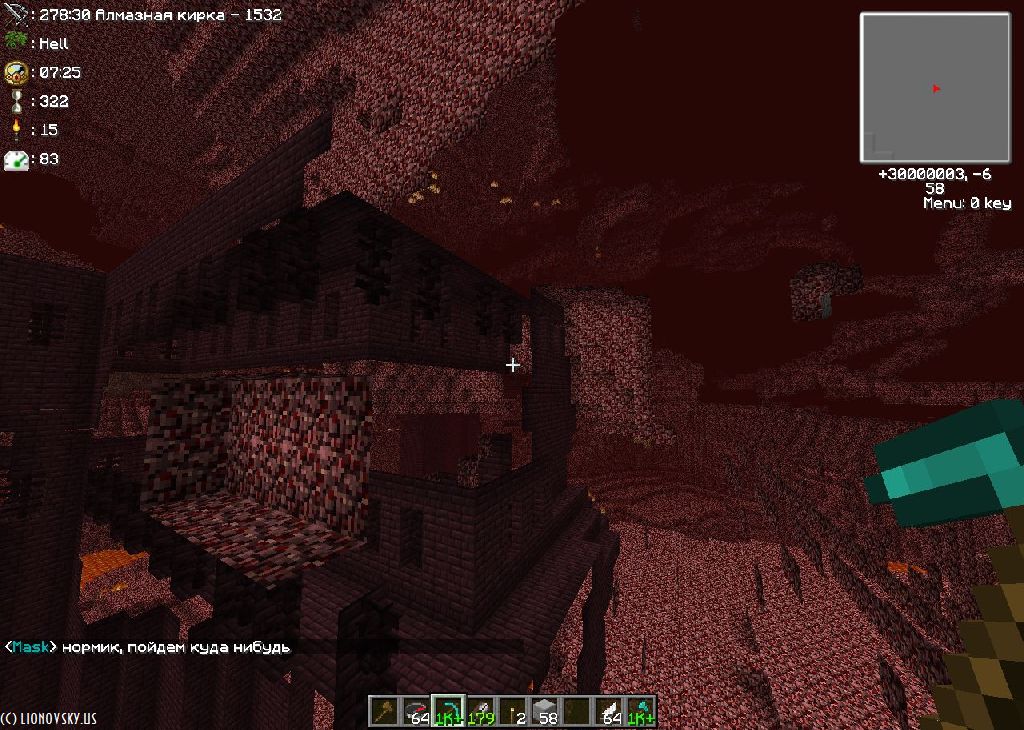Select the stone block stack of 58
The image size is (1024, 730).
(x=545, y=710)
